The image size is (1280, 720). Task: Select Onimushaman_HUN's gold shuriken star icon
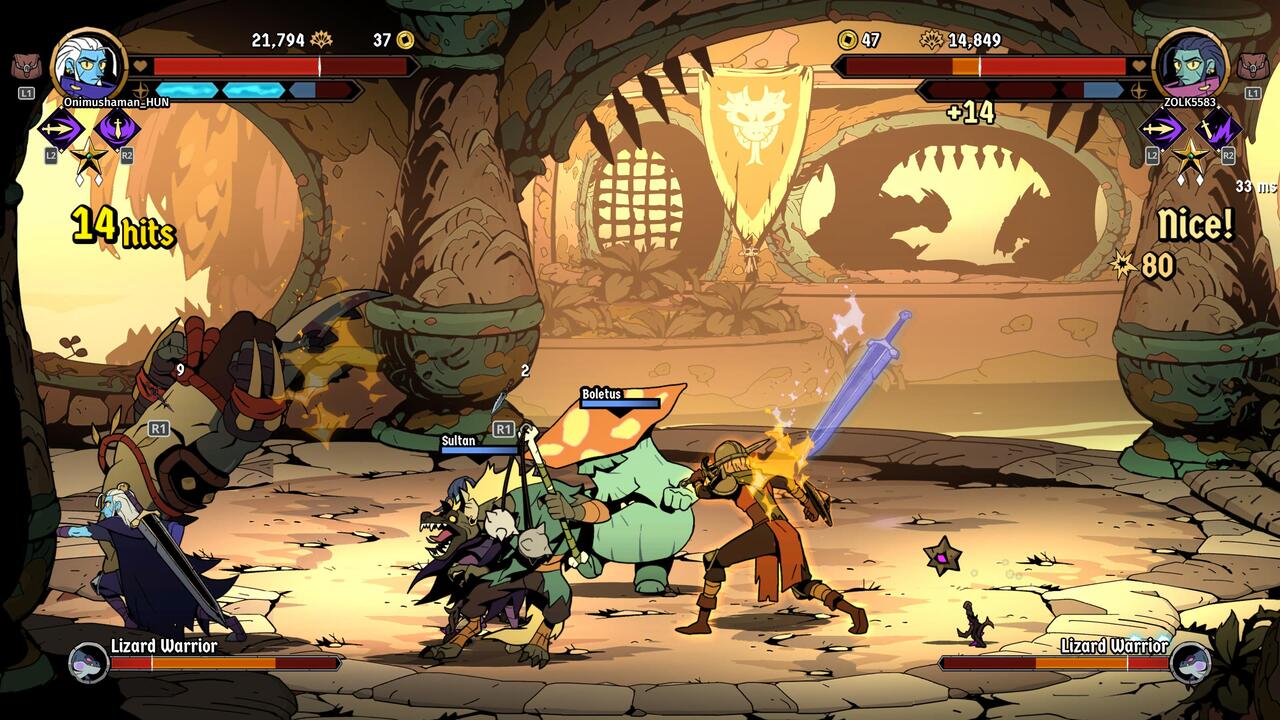coord(89,156)
